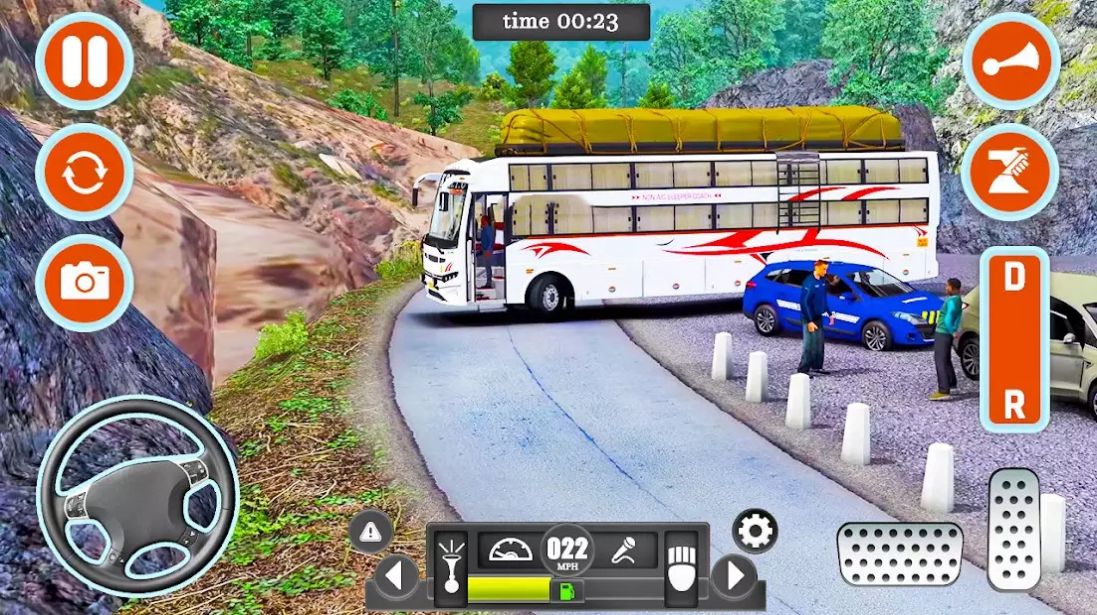Image resolution: width=1097 pixels, height=615 pixels.
Task: Switch the view with the camera button
Action: 84,282
